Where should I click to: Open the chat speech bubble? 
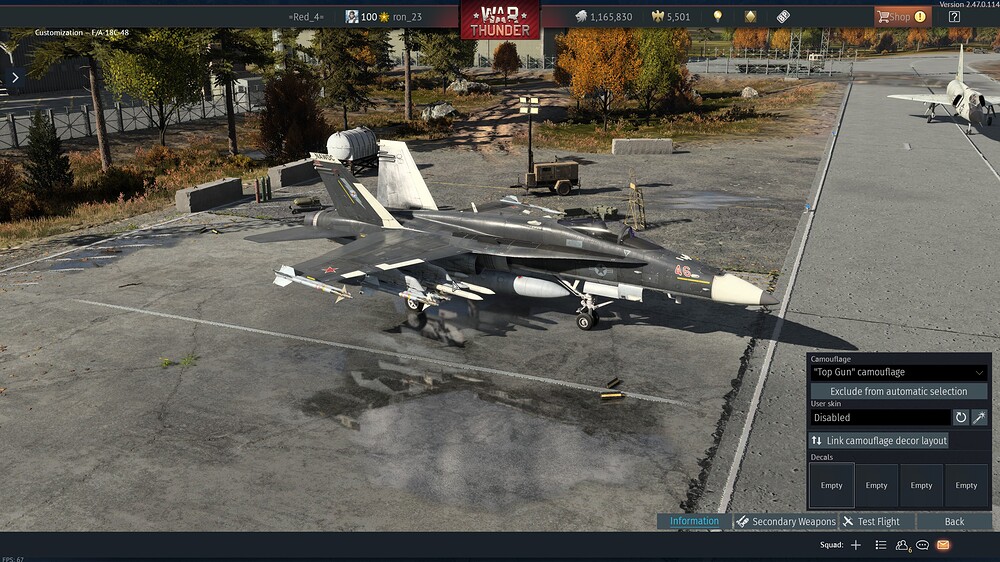click(922, 545)
